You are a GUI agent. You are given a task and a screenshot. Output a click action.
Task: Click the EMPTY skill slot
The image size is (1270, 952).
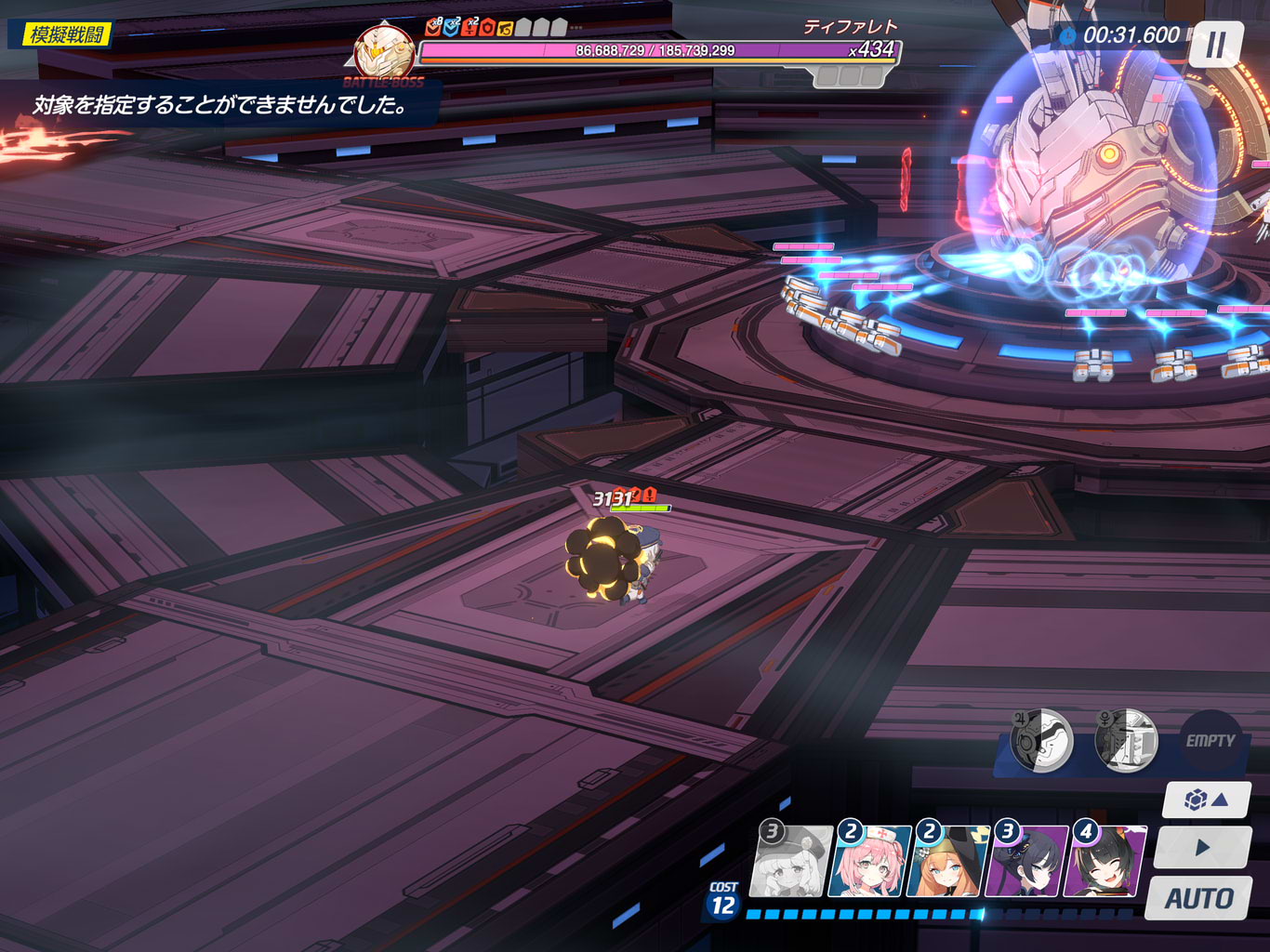tap(1210, 741)
